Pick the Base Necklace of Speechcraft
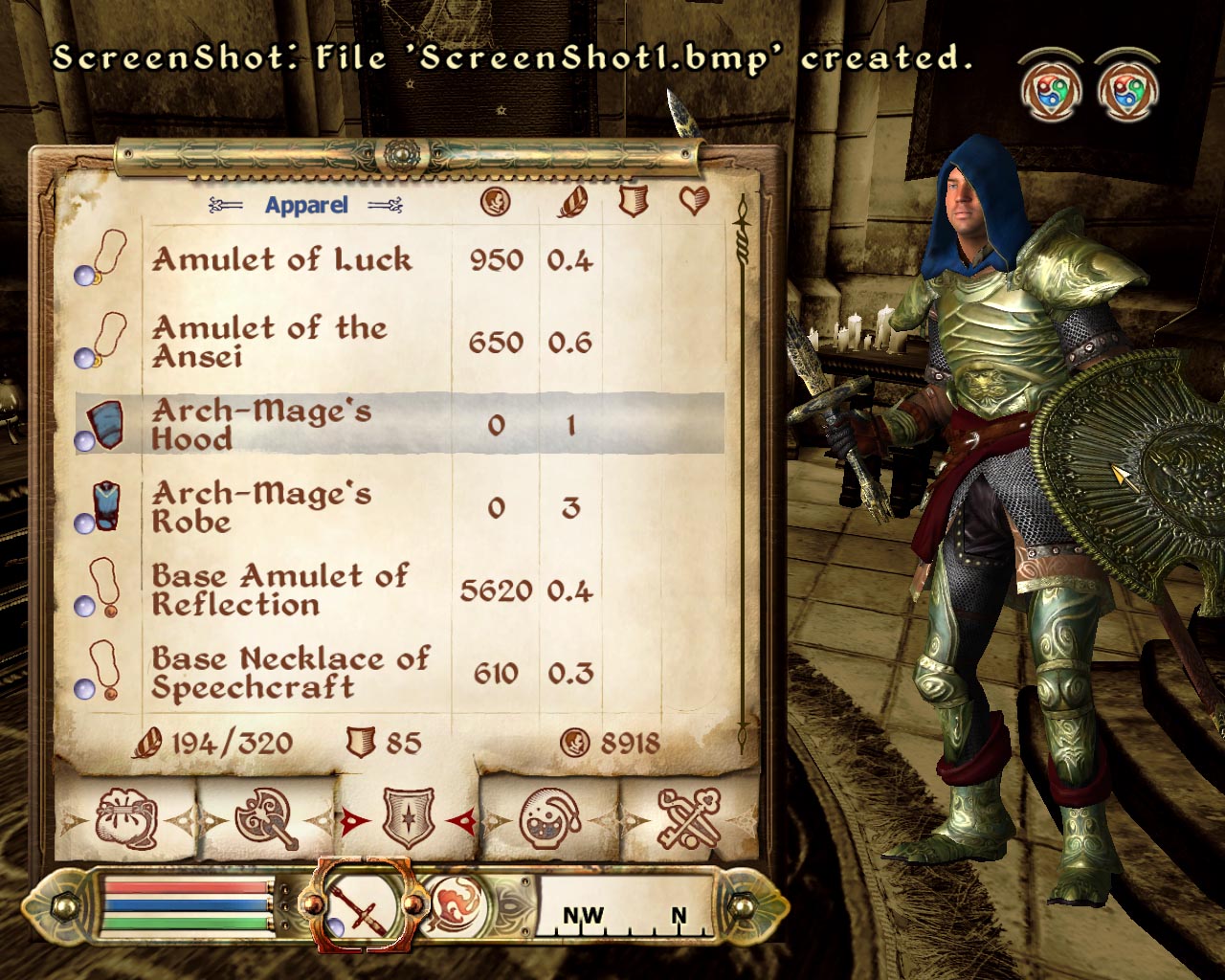1225x980 pixels. pyautogui.click(x=290, y=673)
